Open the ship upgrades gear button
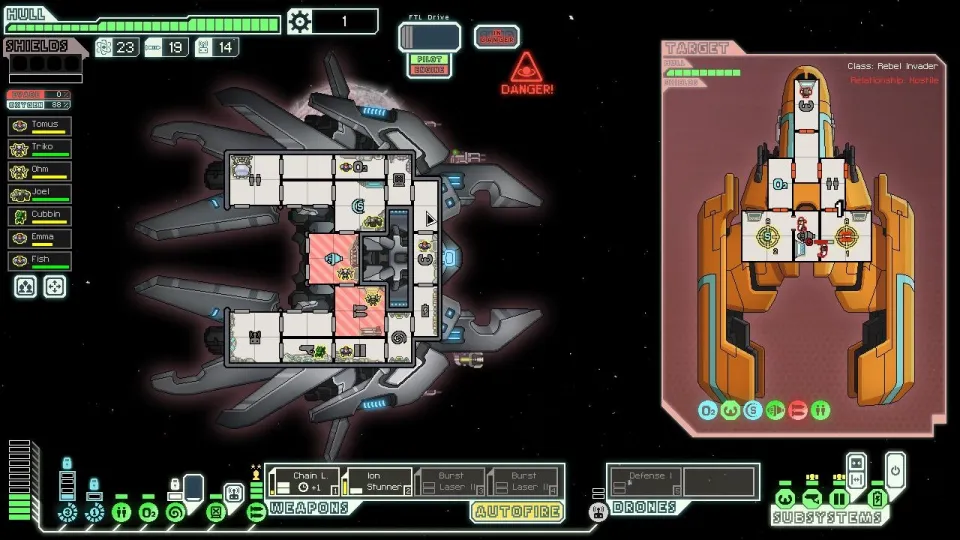Viewport: 960px width, 540px height. (x=300, y=21)
